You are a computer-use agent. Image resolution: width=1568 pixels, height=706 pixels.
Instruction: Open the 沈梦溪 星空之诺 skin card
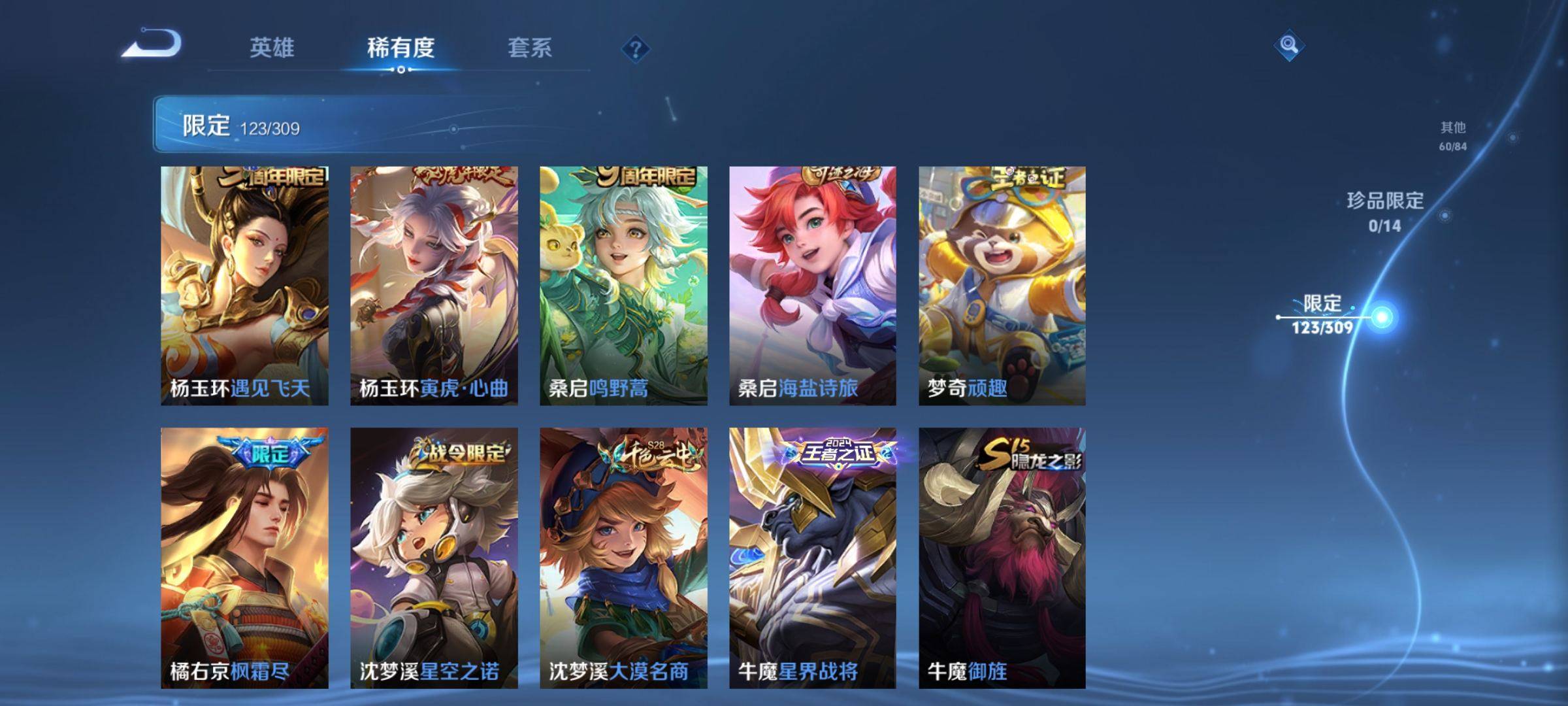pyautogui.click(x=434, y=558)
